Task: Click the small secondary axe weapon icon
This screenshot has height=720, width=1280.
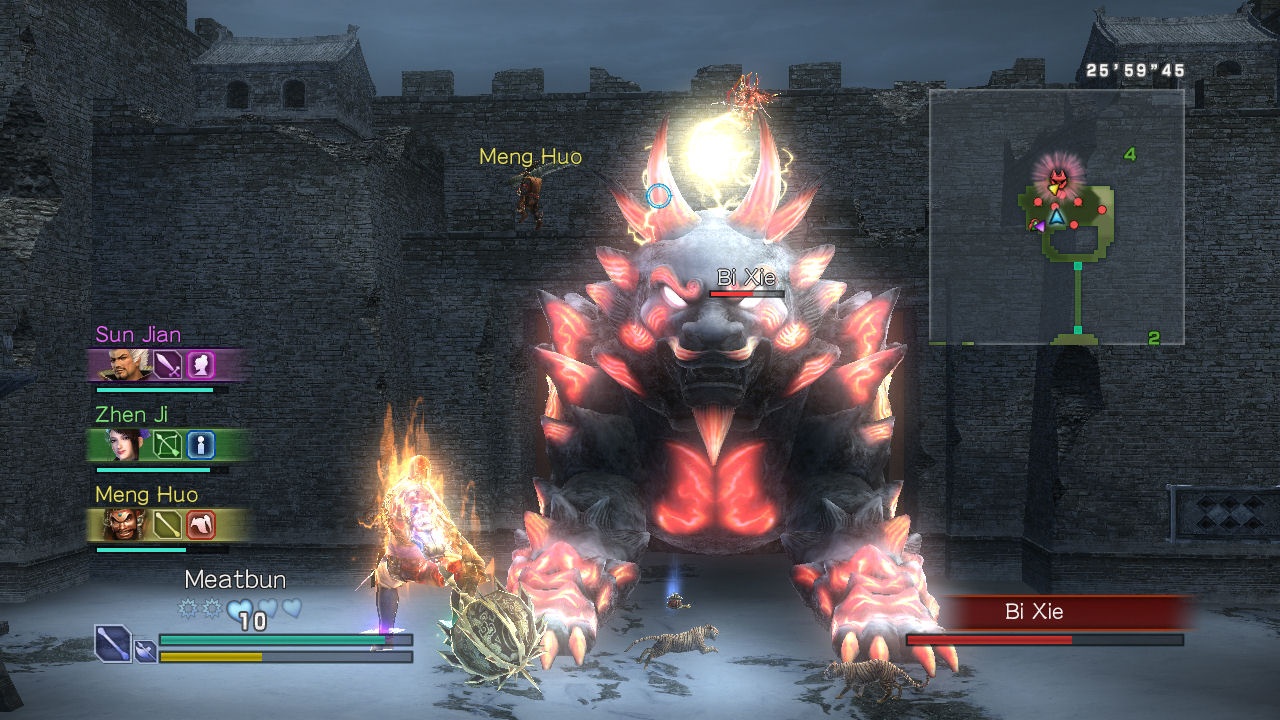Action: [x=145, y=651]
